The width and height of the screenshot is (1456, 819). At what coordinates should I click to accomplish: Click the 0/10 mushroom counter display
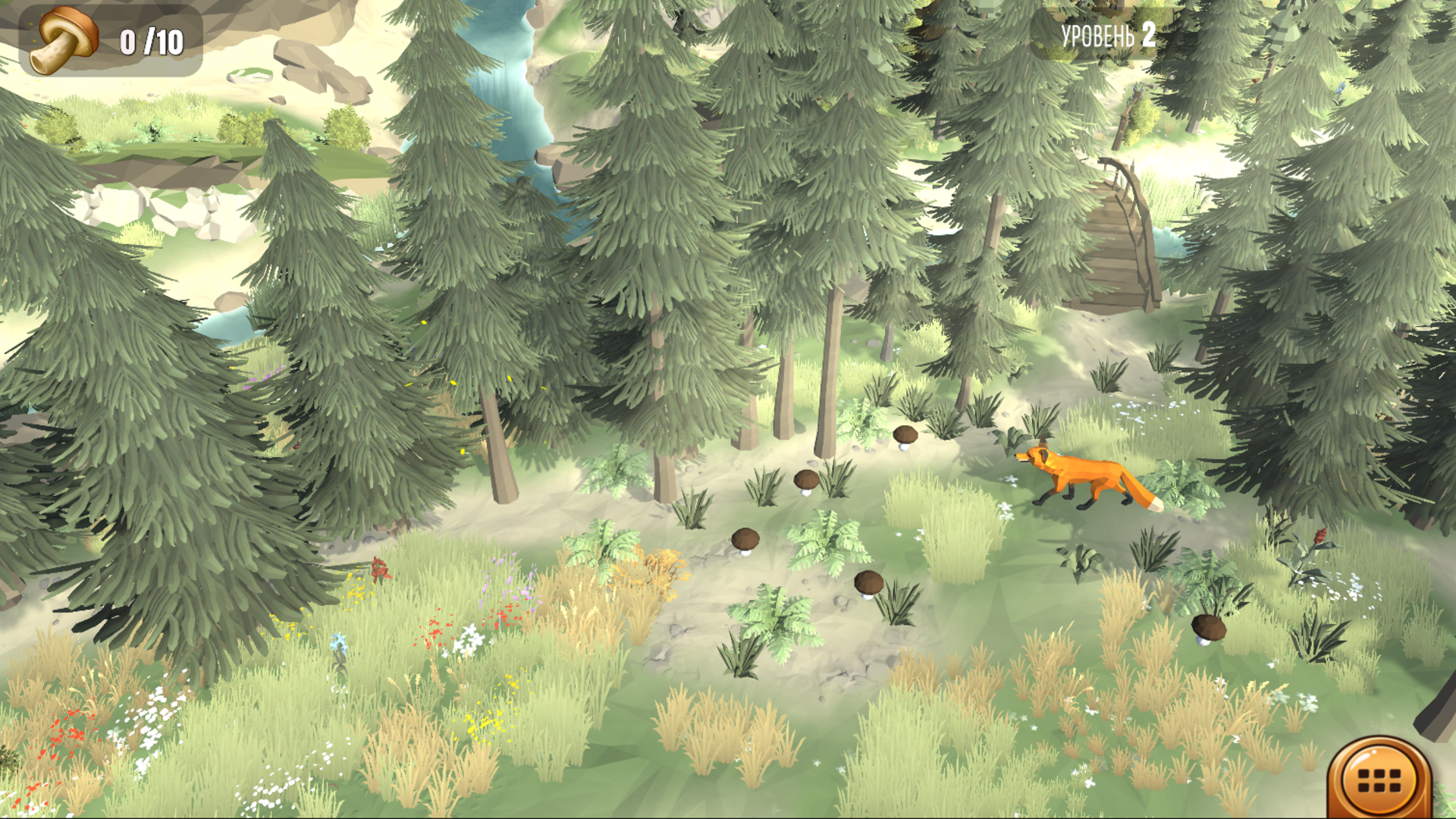[x=149, y=42]
